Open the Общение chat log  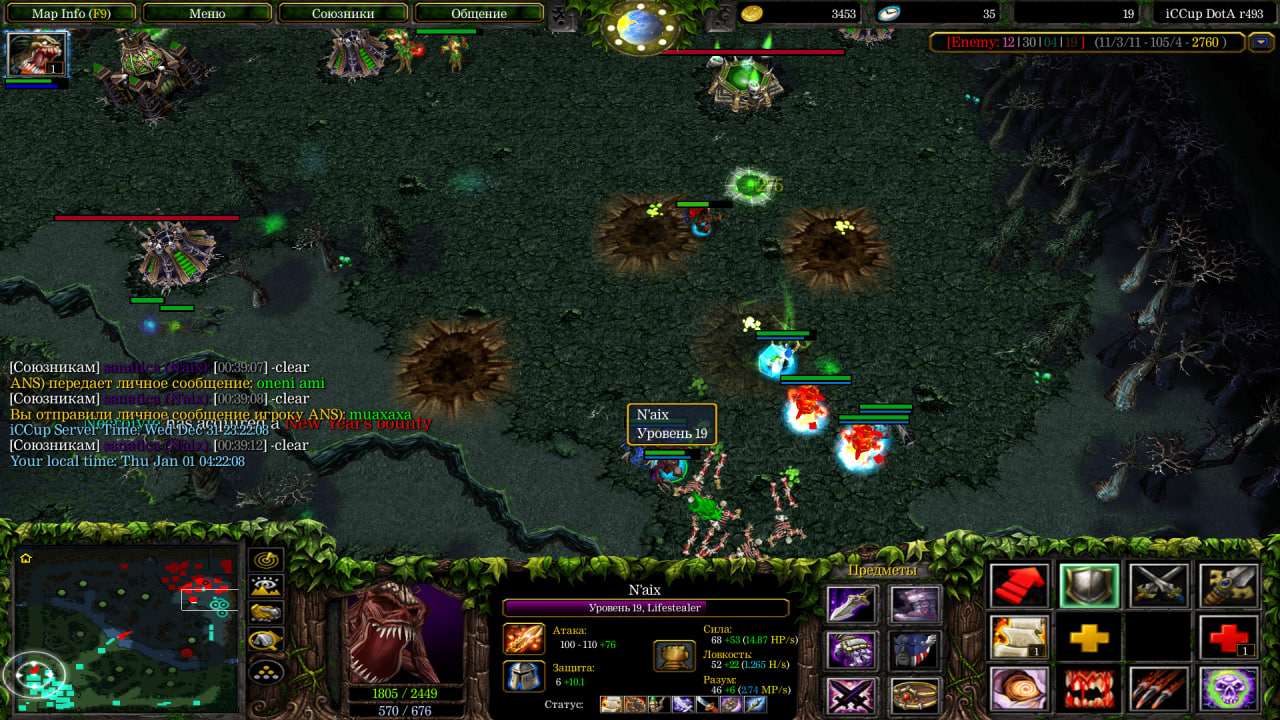[x=479, y=13]
